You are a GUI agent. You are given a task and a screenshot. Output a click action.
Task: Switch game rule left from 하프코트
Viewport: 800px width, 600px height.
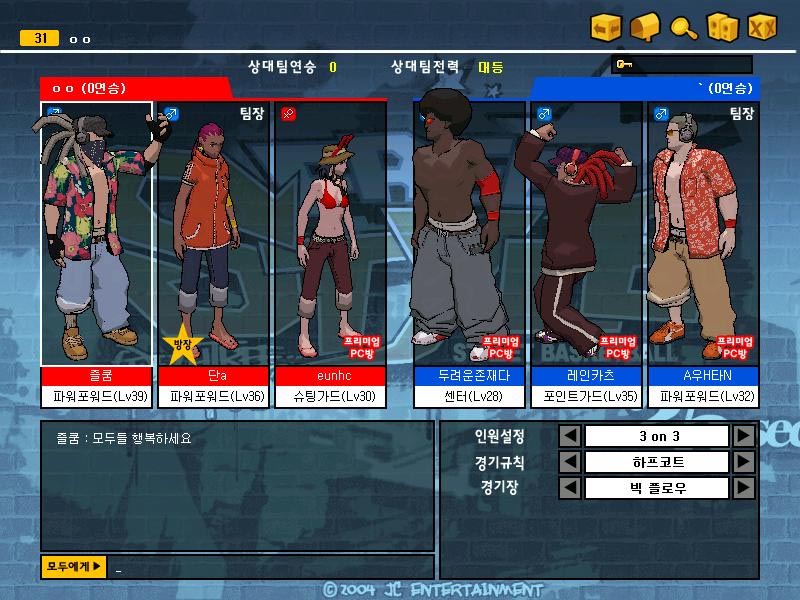click(569, 462)
